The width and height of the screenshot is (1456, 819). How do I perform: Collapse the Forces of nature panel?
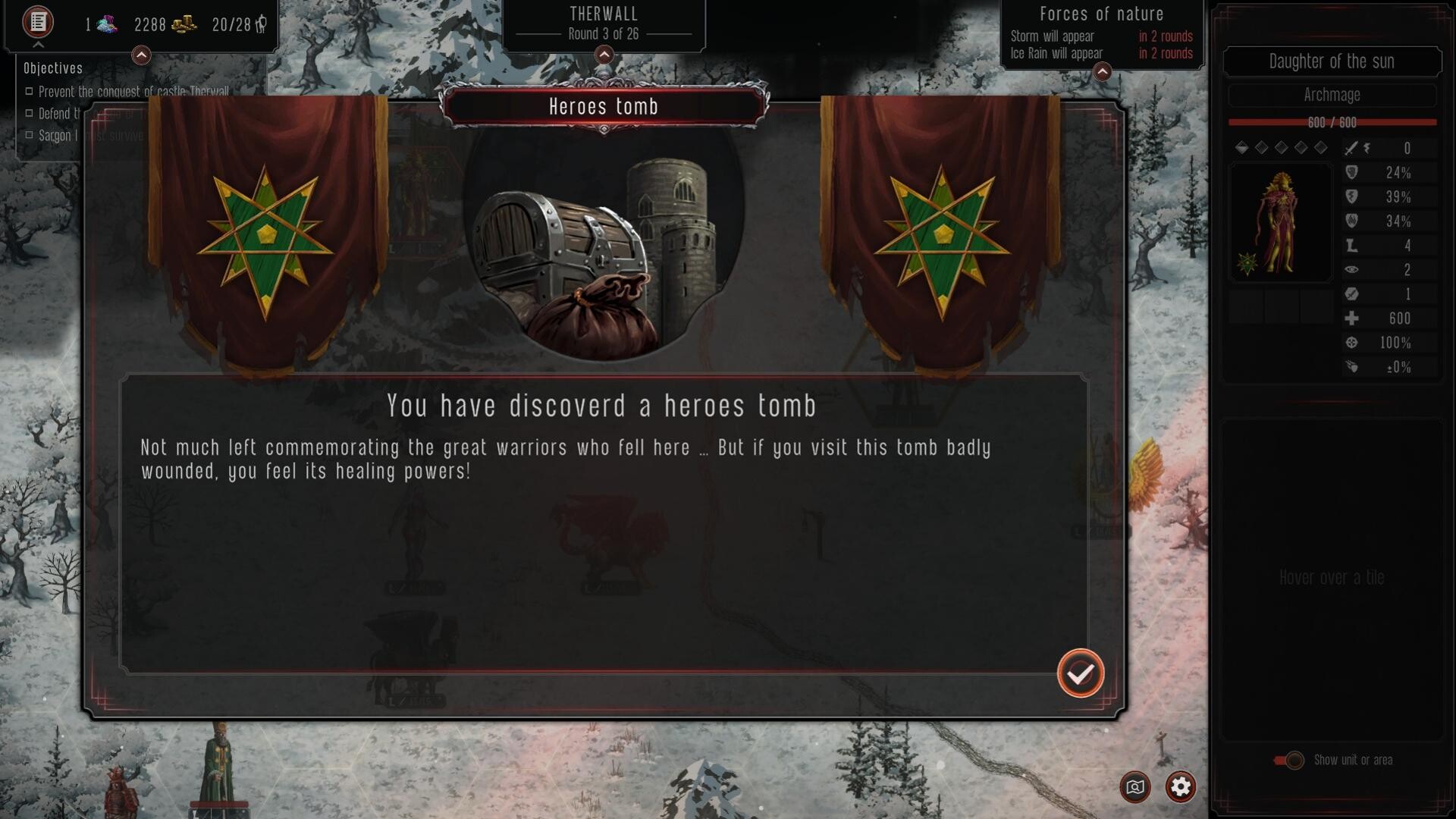click(x=1103, y=72)
